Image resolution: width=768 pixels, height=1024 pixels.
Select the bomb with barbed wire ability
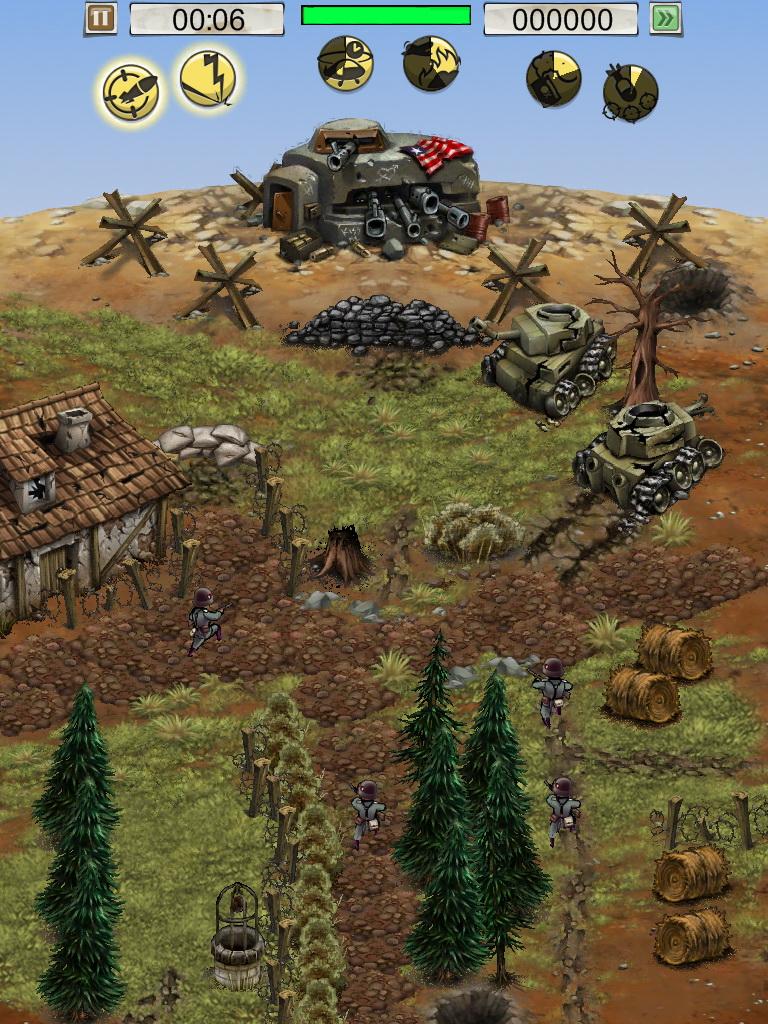(x=630, y=92)
